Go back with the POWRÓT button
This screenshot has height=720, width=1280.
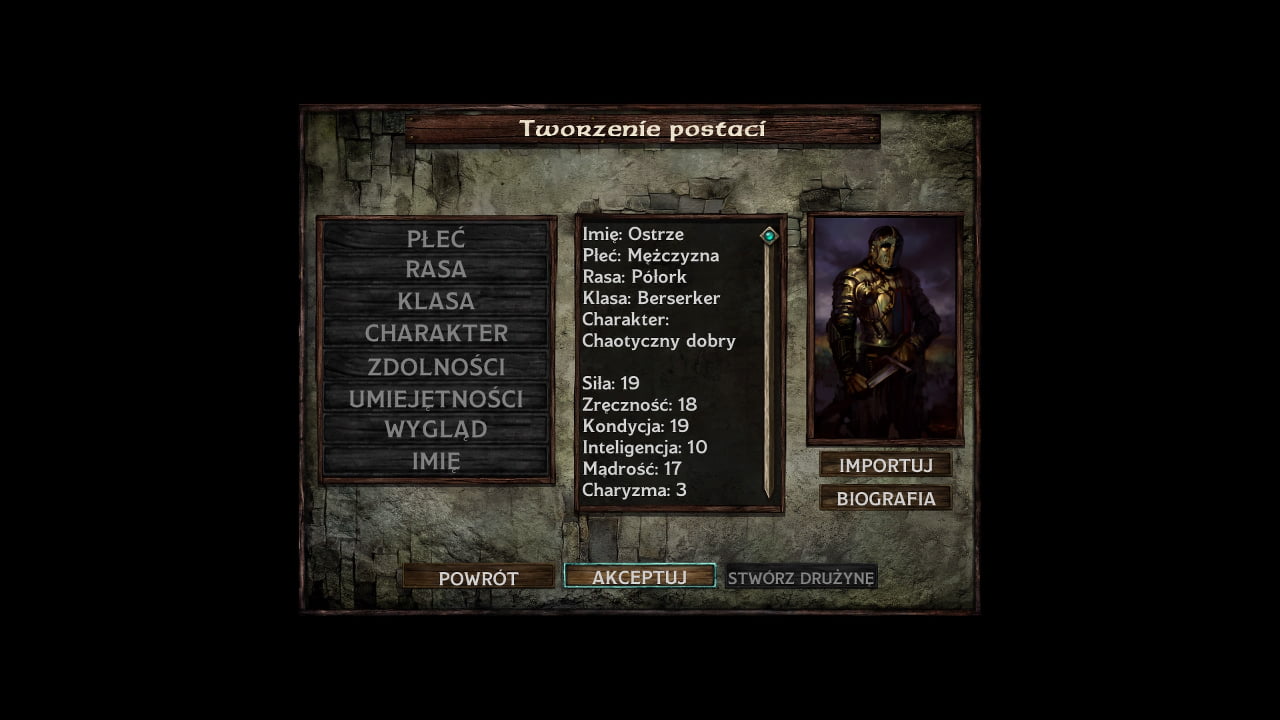[x=478, y=578]
